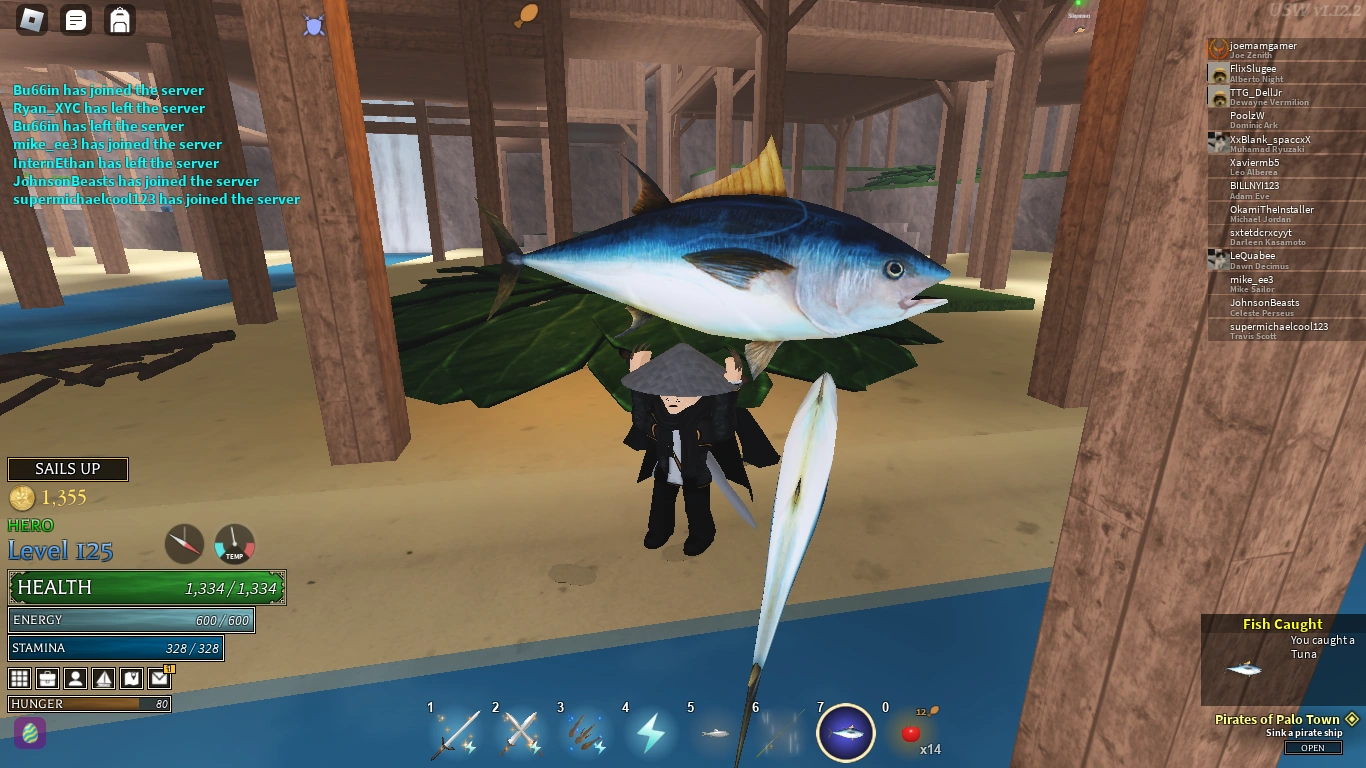Select the tuna fish in hotbar slot 7

click(845, 733)
